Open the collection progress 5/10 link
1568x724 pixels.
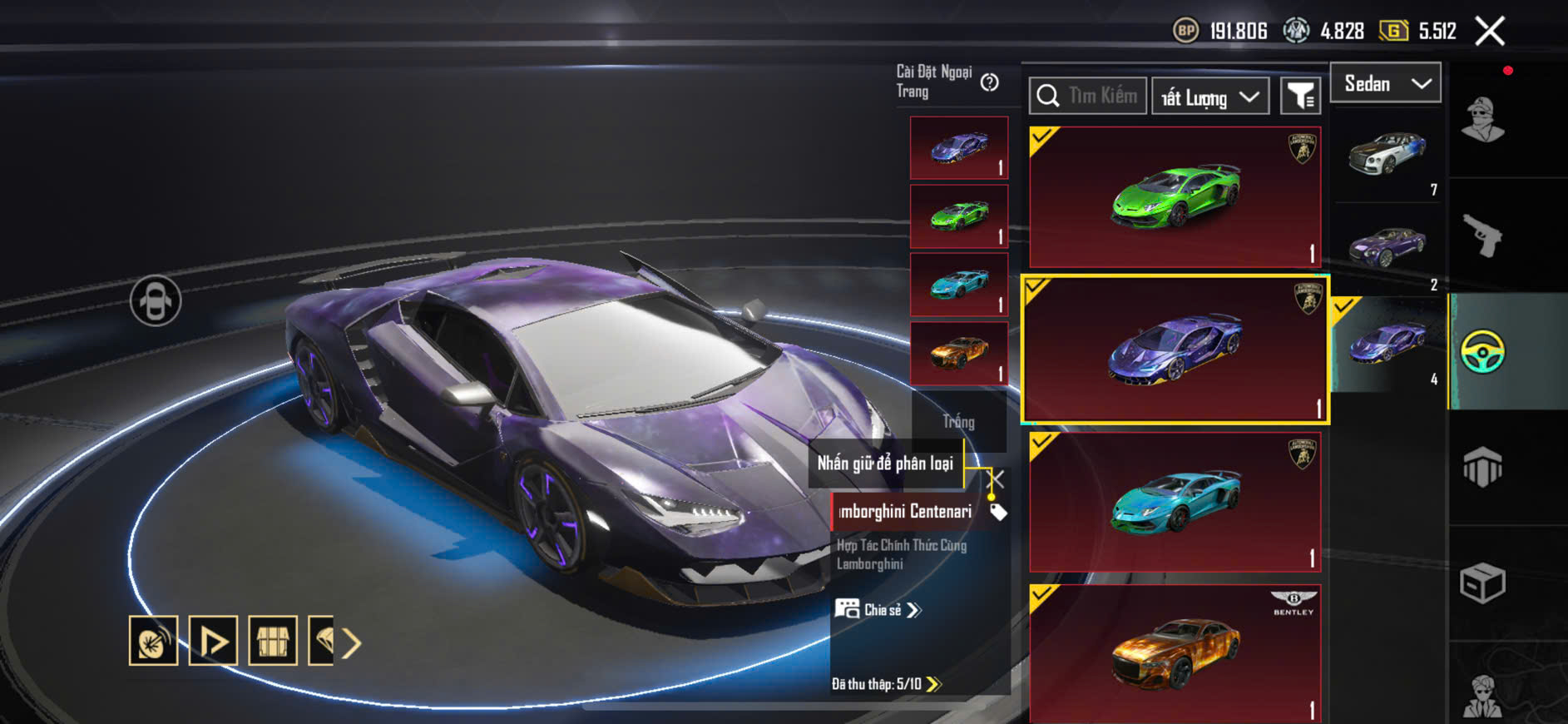pos(886,684)
